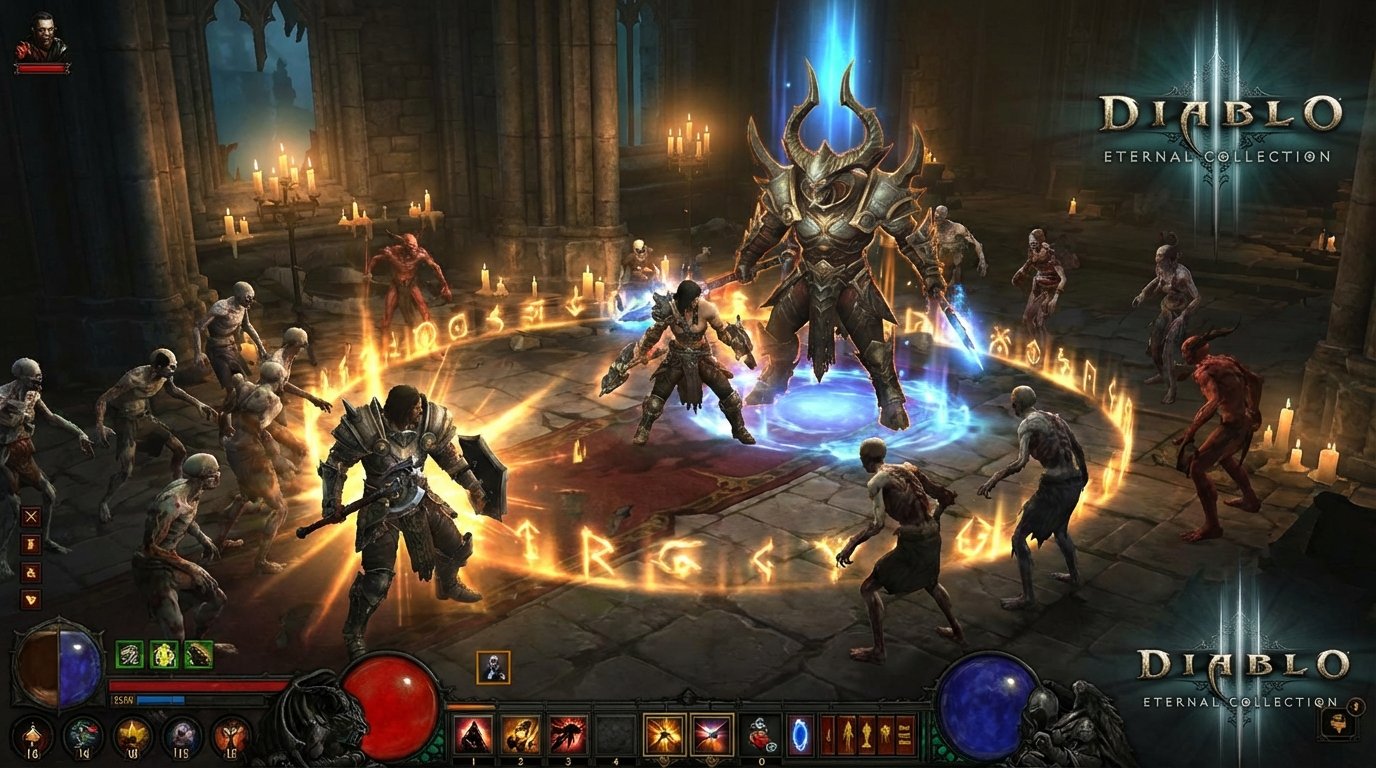Viewport: 1376px width, 768px height.
Task: Toggle the third buff above the experience bar
Action: 197,655
